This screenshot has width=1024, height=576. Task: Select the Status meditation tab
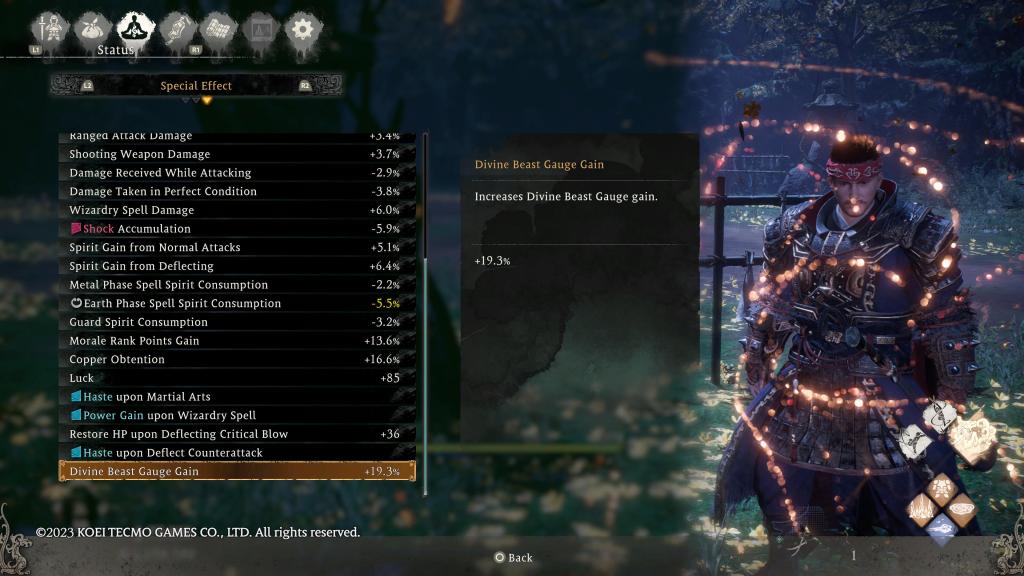[x=134, y=28]
